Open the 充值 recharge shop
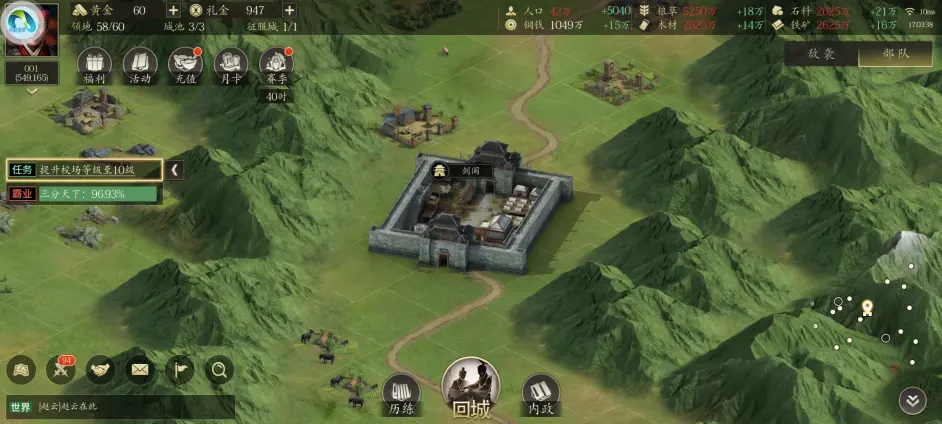This screenshot has width=942, height=424. click(x=186, y=67)
